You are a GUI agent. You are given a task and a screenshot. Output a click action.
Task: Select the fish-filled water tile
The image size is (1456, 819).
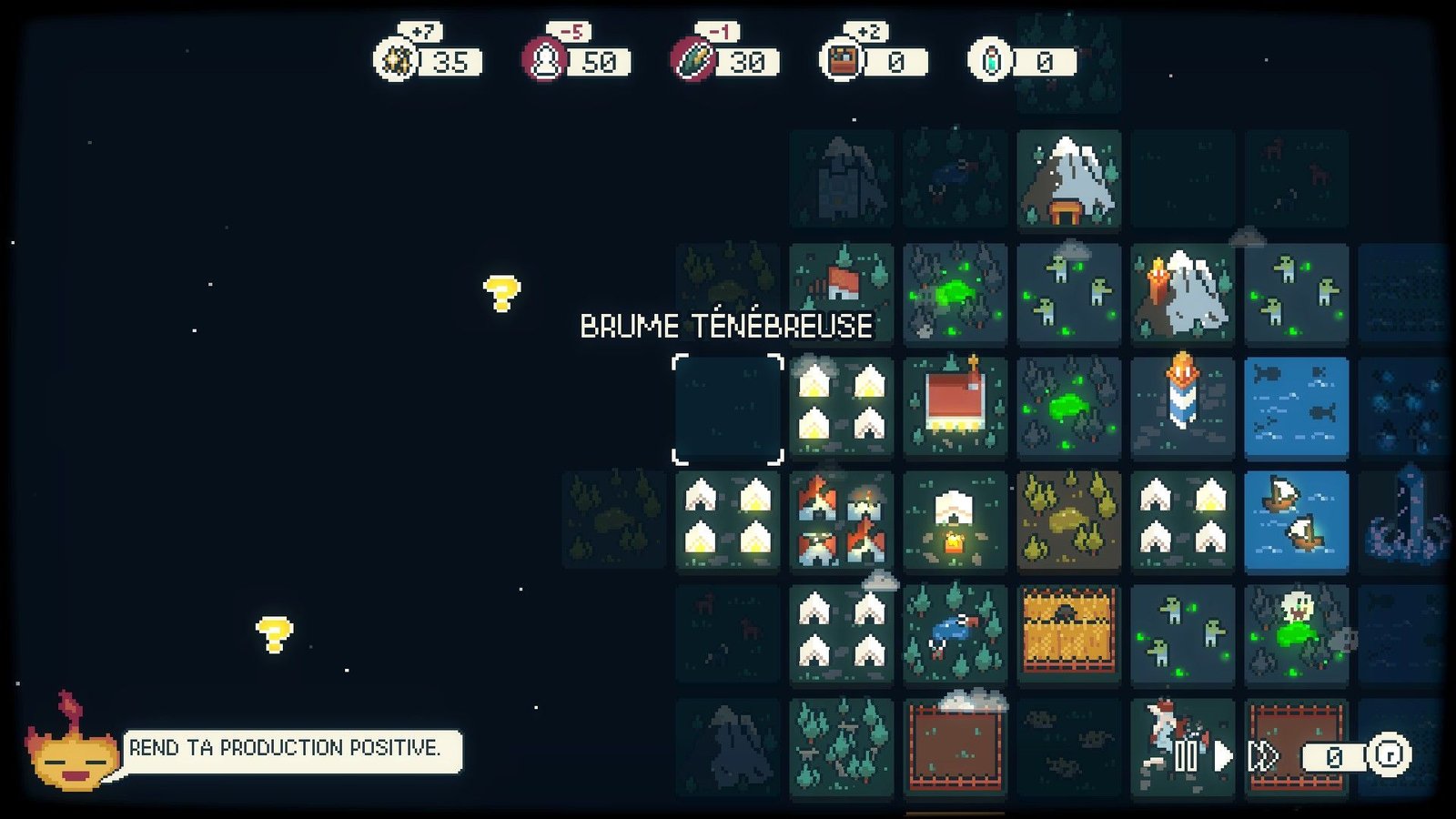(1296, 406)
